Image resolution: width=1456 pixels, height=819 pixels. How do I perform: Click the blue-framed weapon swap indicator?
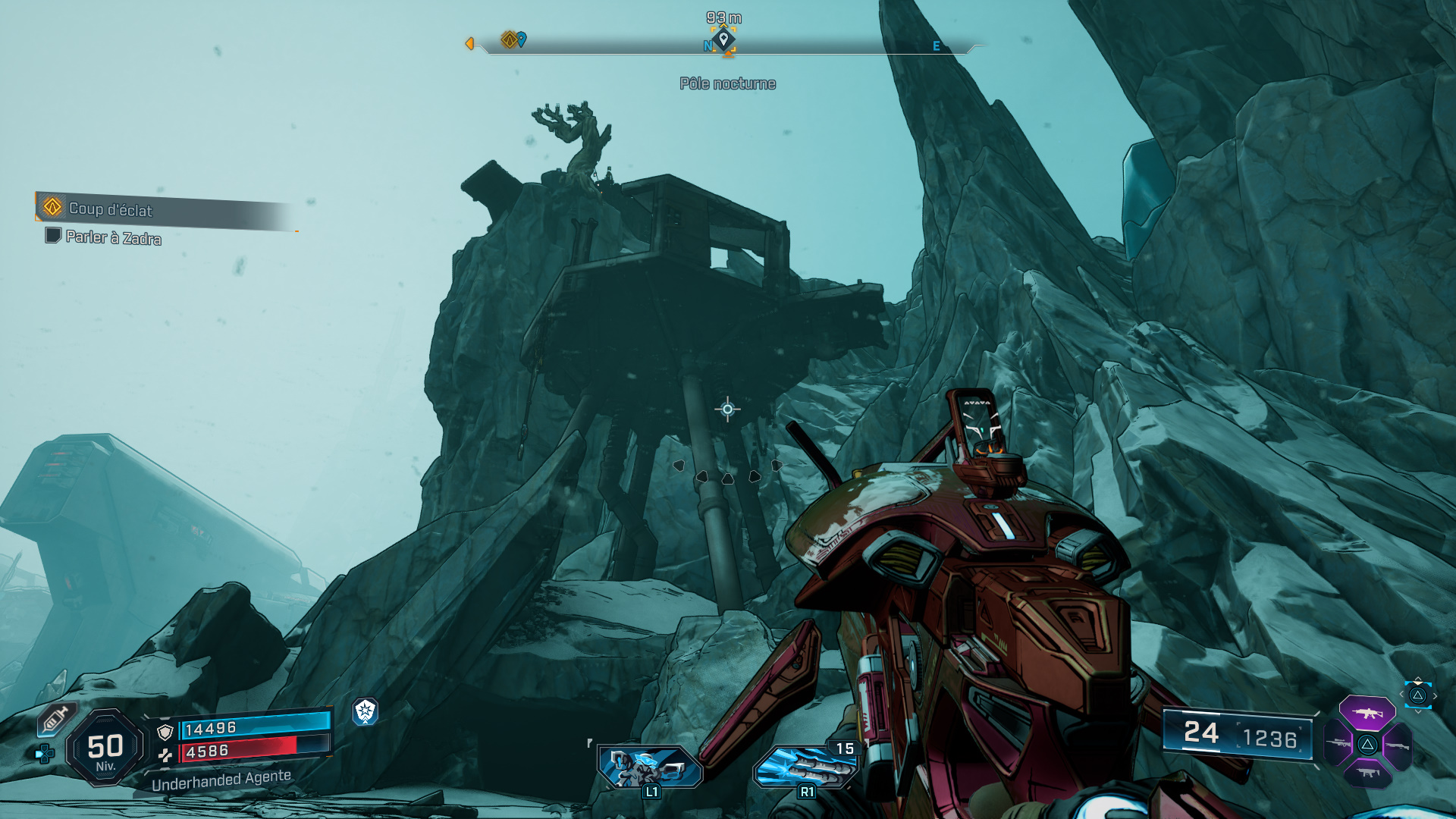[x=1417, y=695]
